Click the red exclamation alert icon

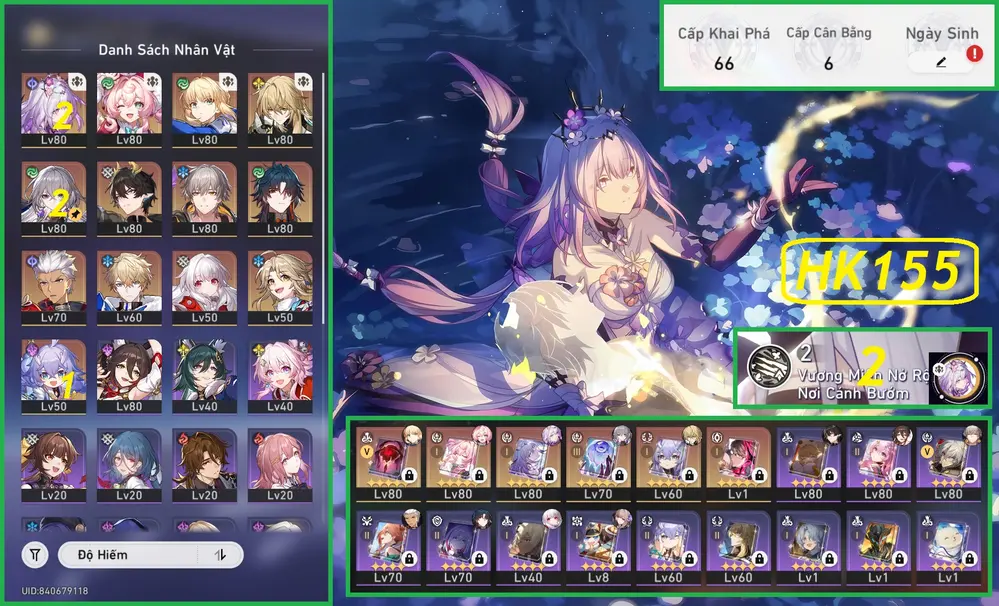pyautogui.click(x=974, y=56)
